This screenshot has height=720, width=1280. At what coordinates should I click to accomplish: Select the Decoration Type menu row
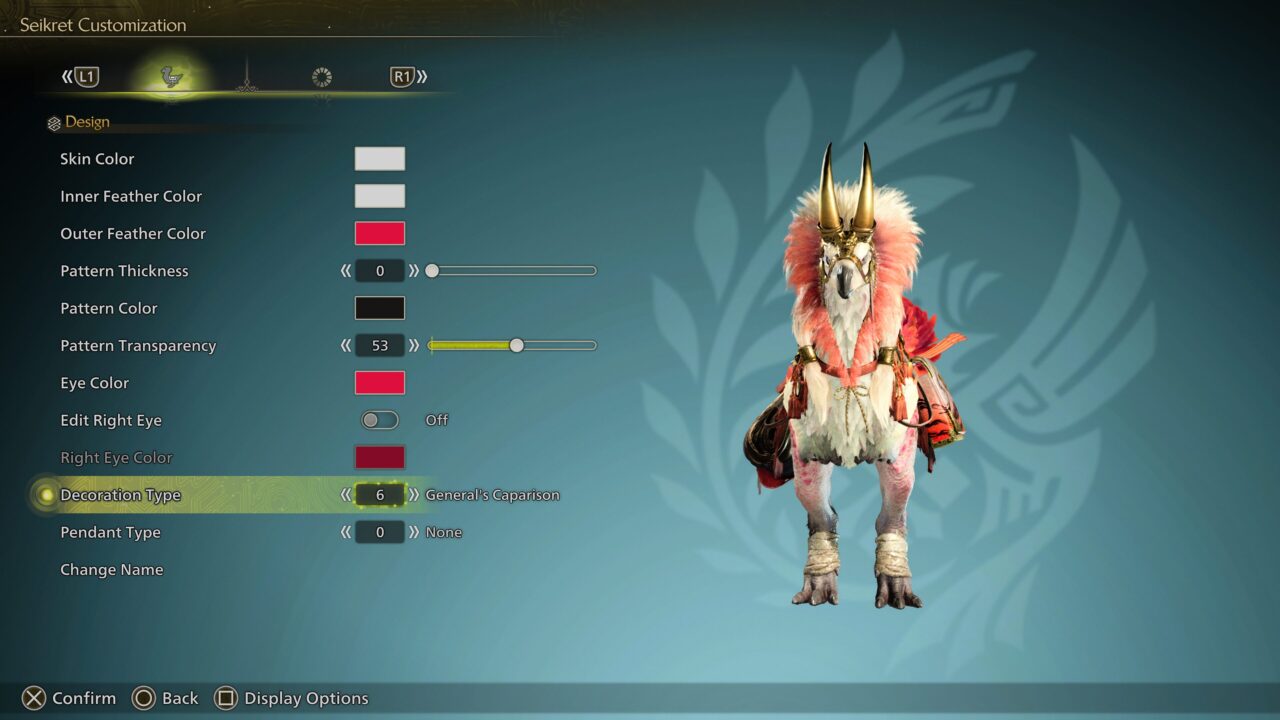120,494
